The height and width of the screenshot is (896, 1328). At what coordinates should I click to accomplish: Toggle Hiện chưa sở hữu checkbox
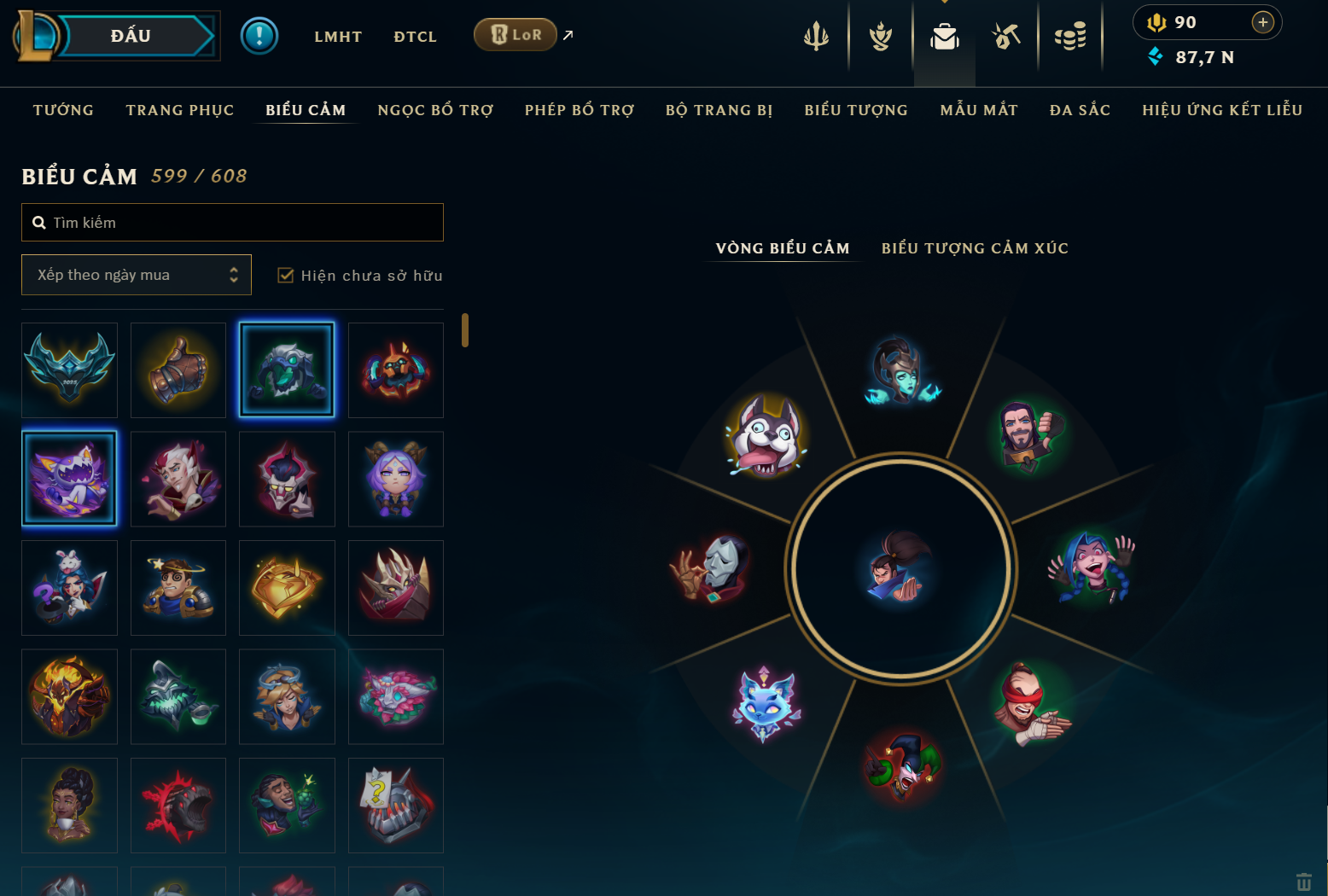click(x=287, y=276)
